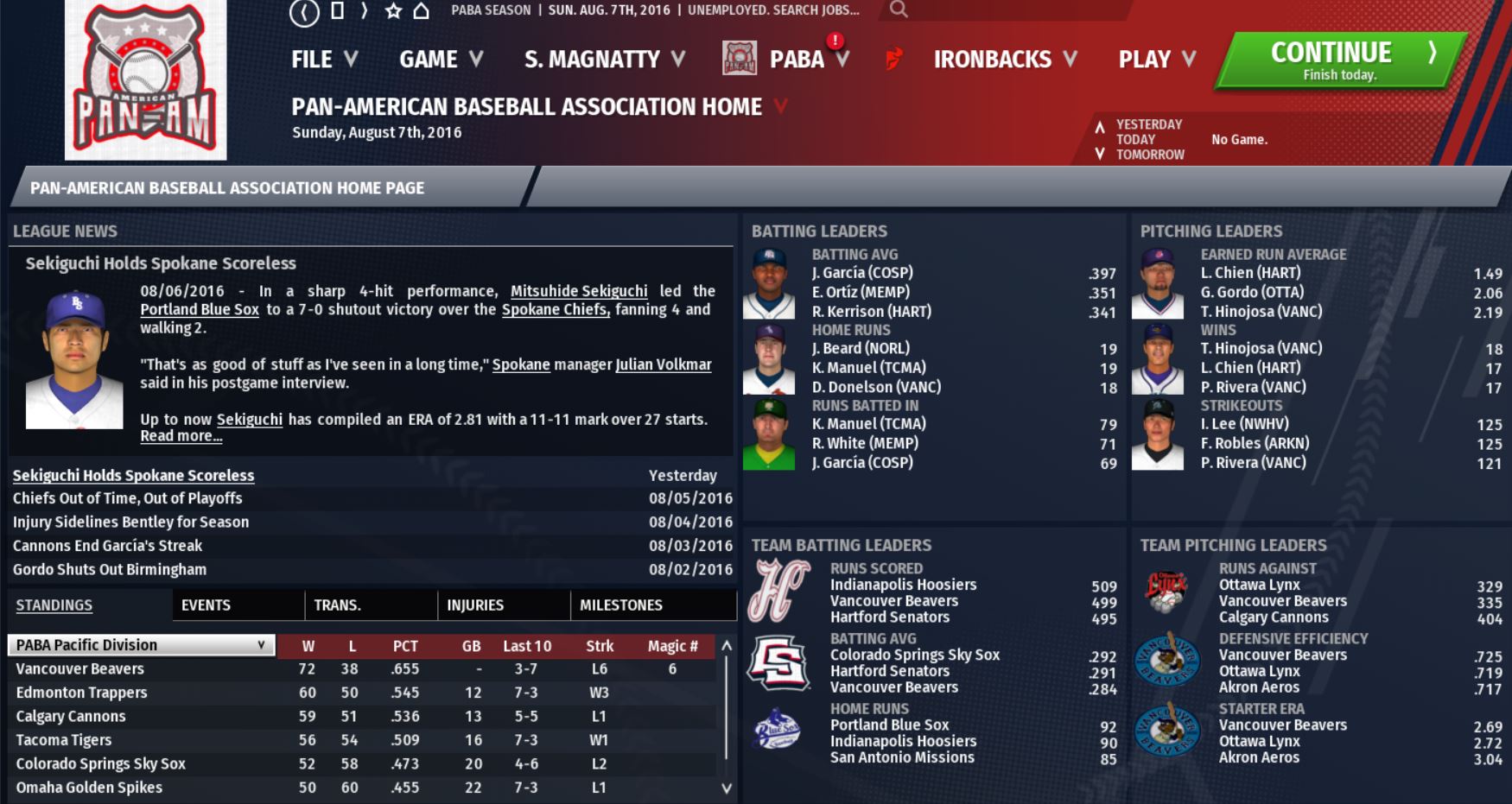The width and height of the screenshot is (1512, 804).
Task: Switch to the Trans. tab
Action: point(337,605)
